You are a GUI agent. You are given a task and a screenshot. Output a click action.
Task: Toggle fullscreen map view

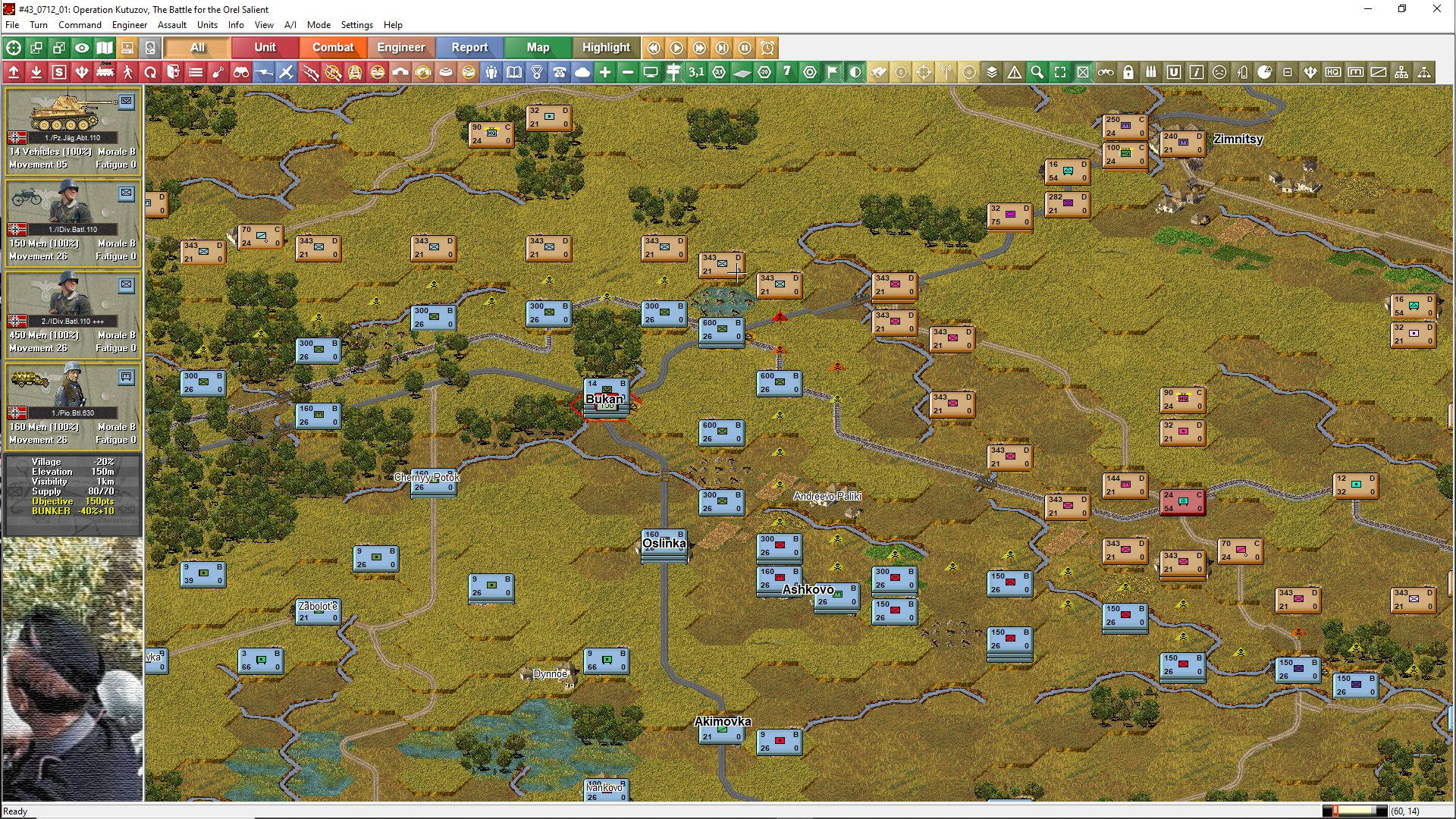coord(1061,72)
